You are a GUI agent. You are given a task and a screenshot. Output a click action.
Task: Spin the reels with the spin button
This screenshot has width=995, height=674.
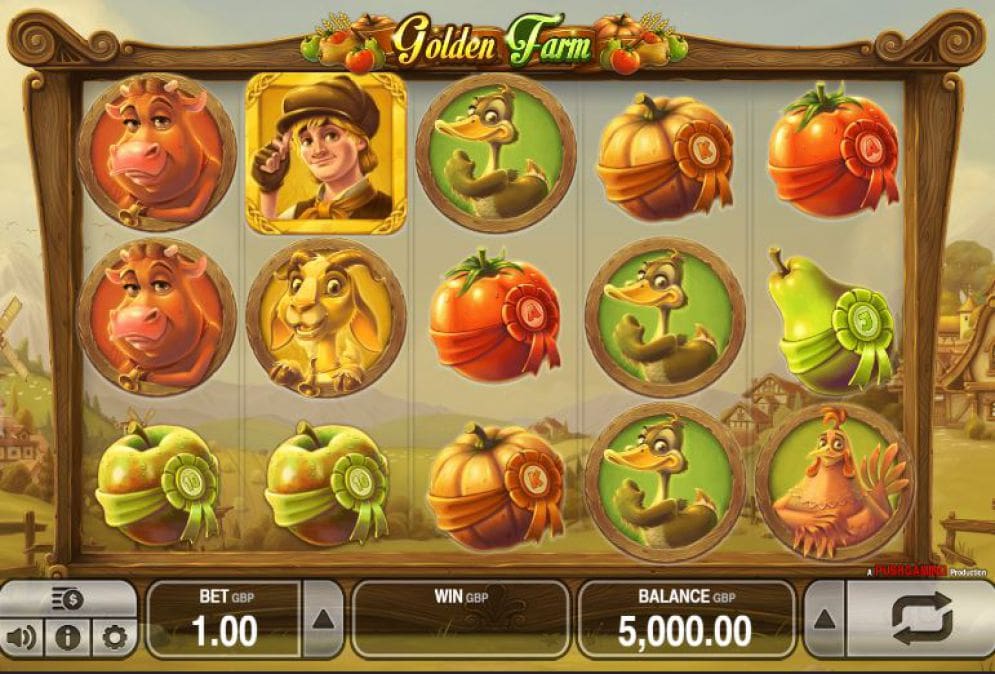click(920, 619)
